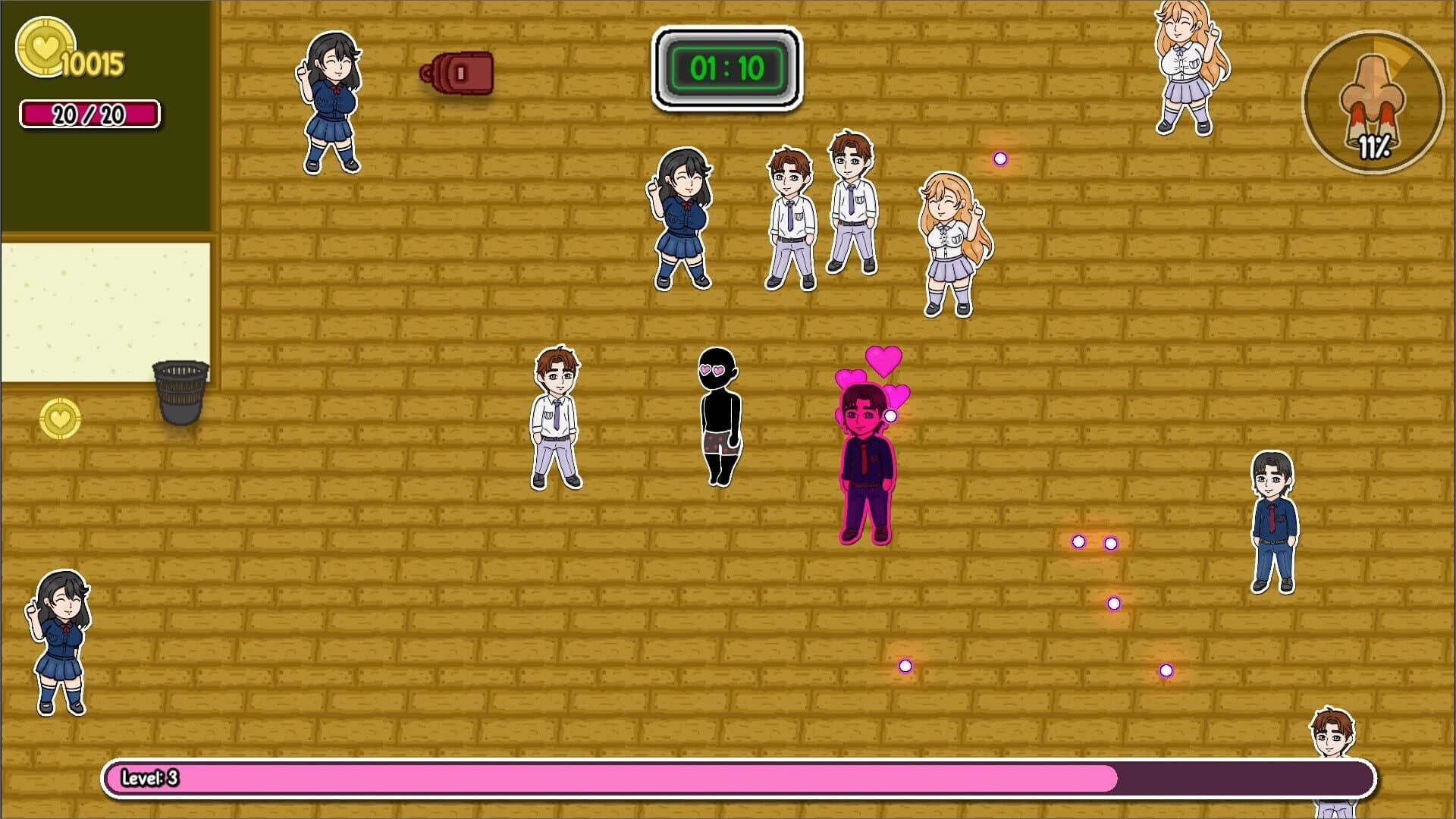
Task: Collect the heart coin on the floor
Action: [x=59, y=419]
